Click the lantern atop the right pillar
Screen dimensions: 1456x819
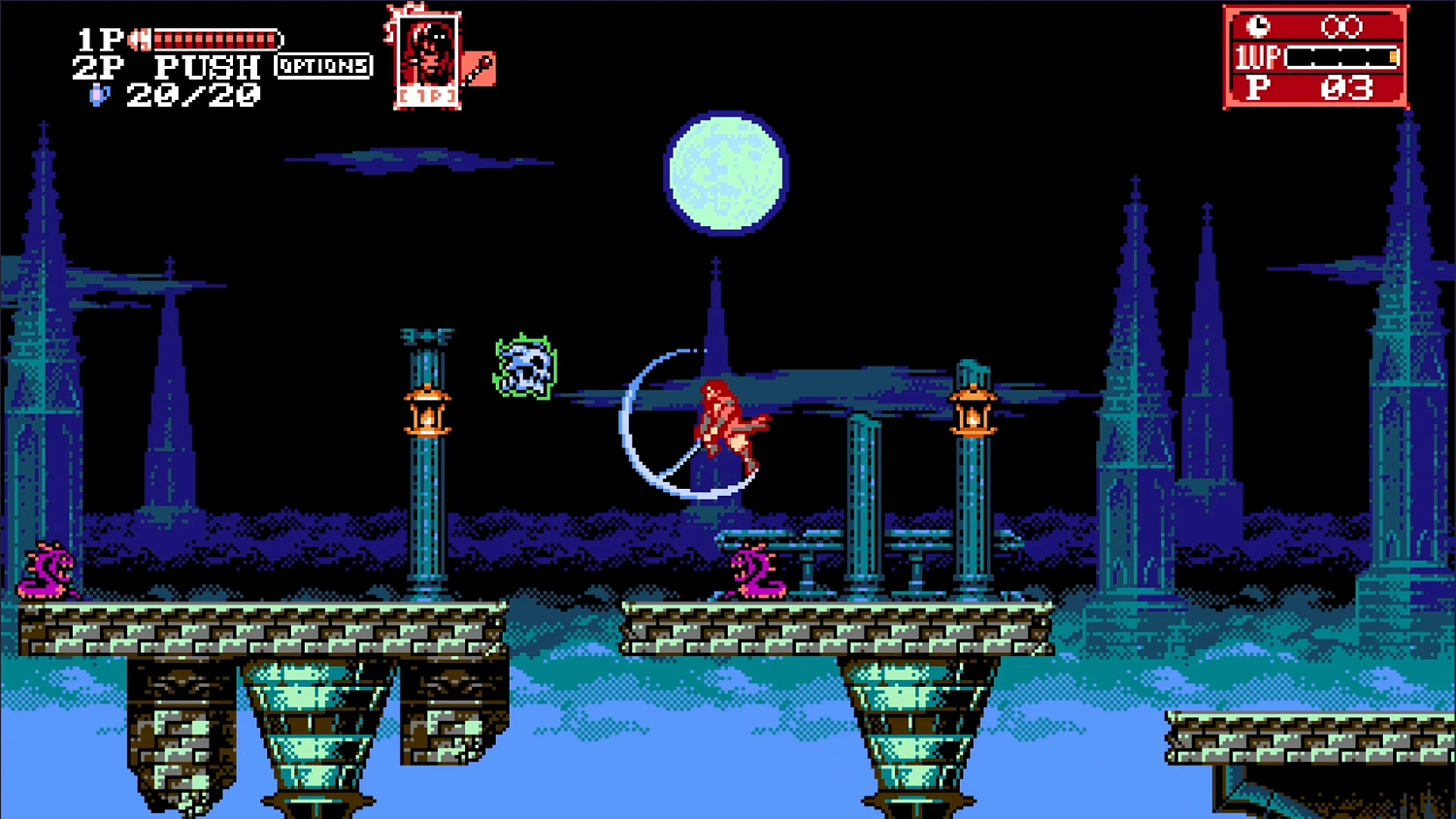pyautogui.click(x=974, y=412)
